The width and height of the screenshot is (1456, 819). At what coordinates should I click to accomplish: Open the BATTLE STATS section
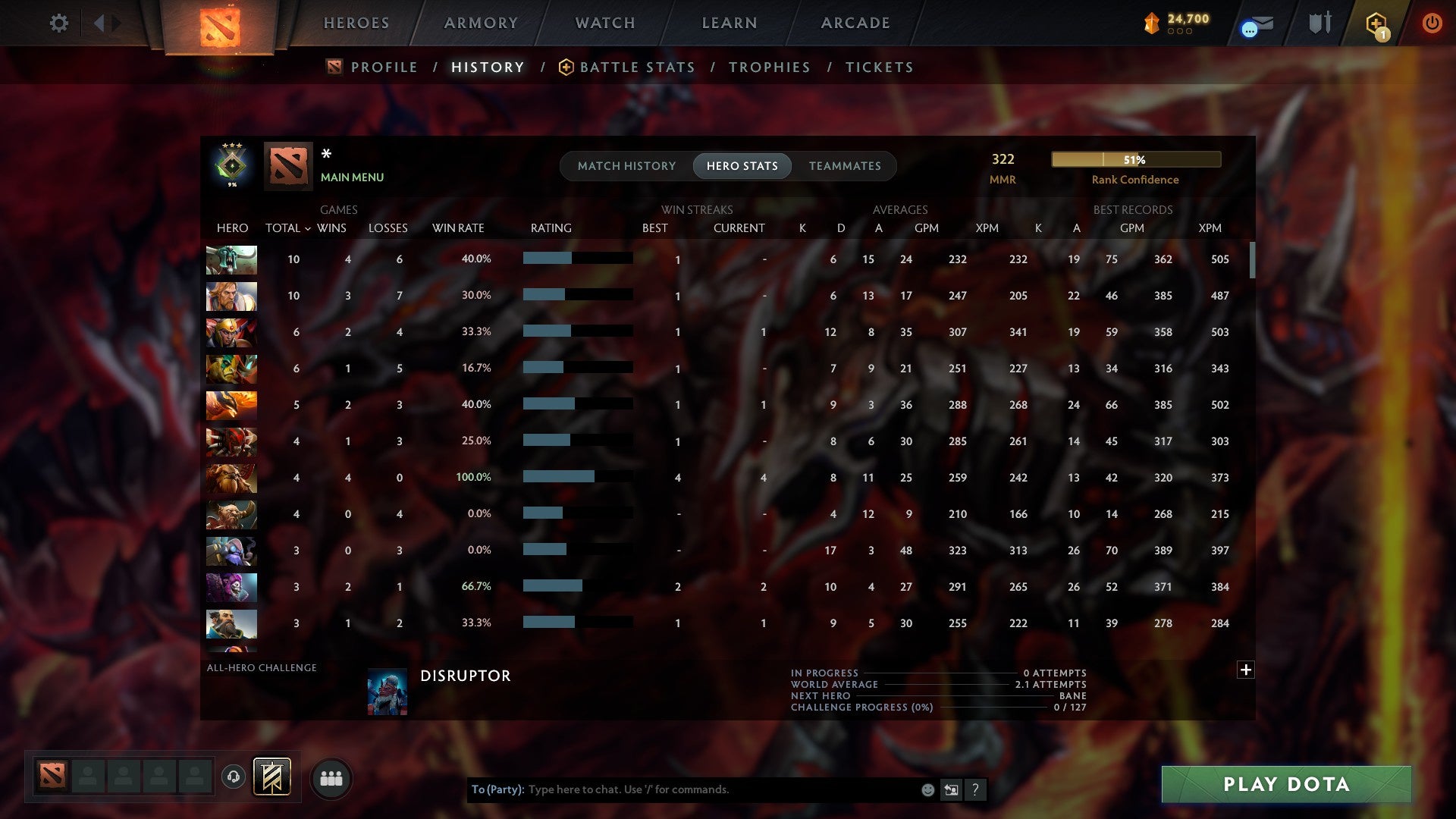637,67
